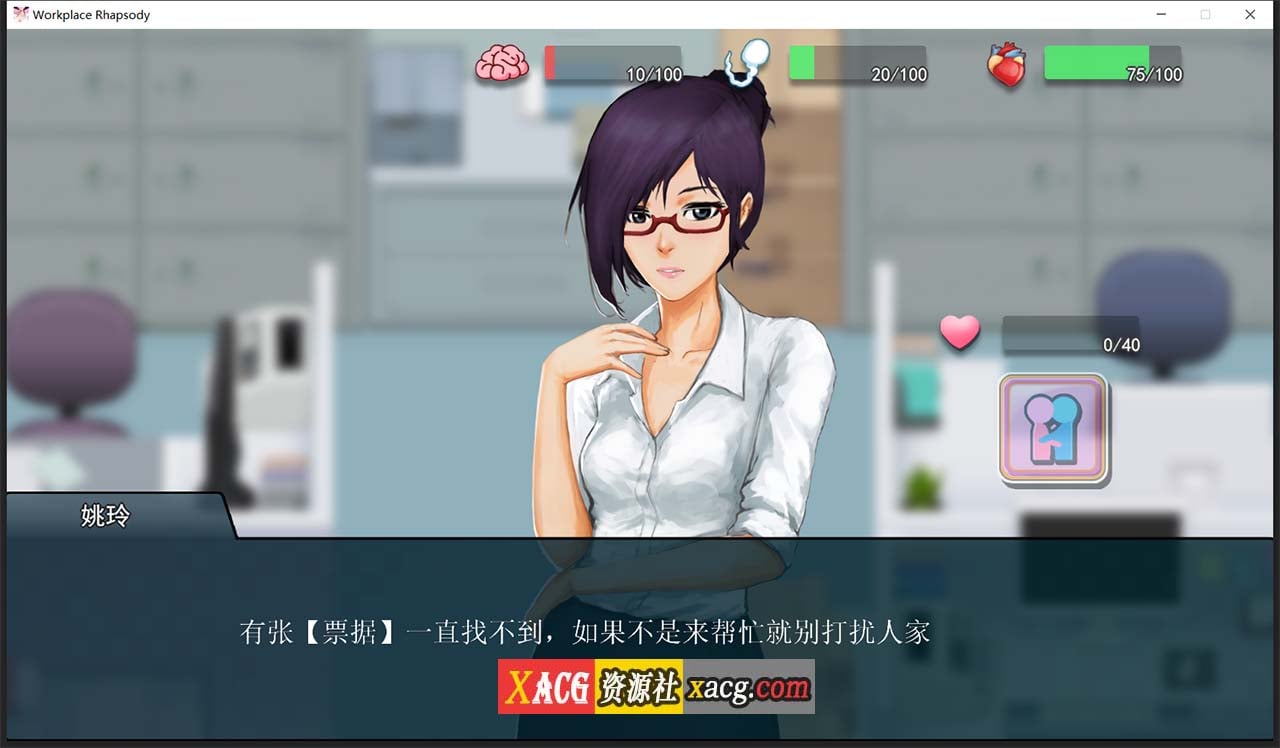Click the energy bar showing 20/100

pos(859,62)
